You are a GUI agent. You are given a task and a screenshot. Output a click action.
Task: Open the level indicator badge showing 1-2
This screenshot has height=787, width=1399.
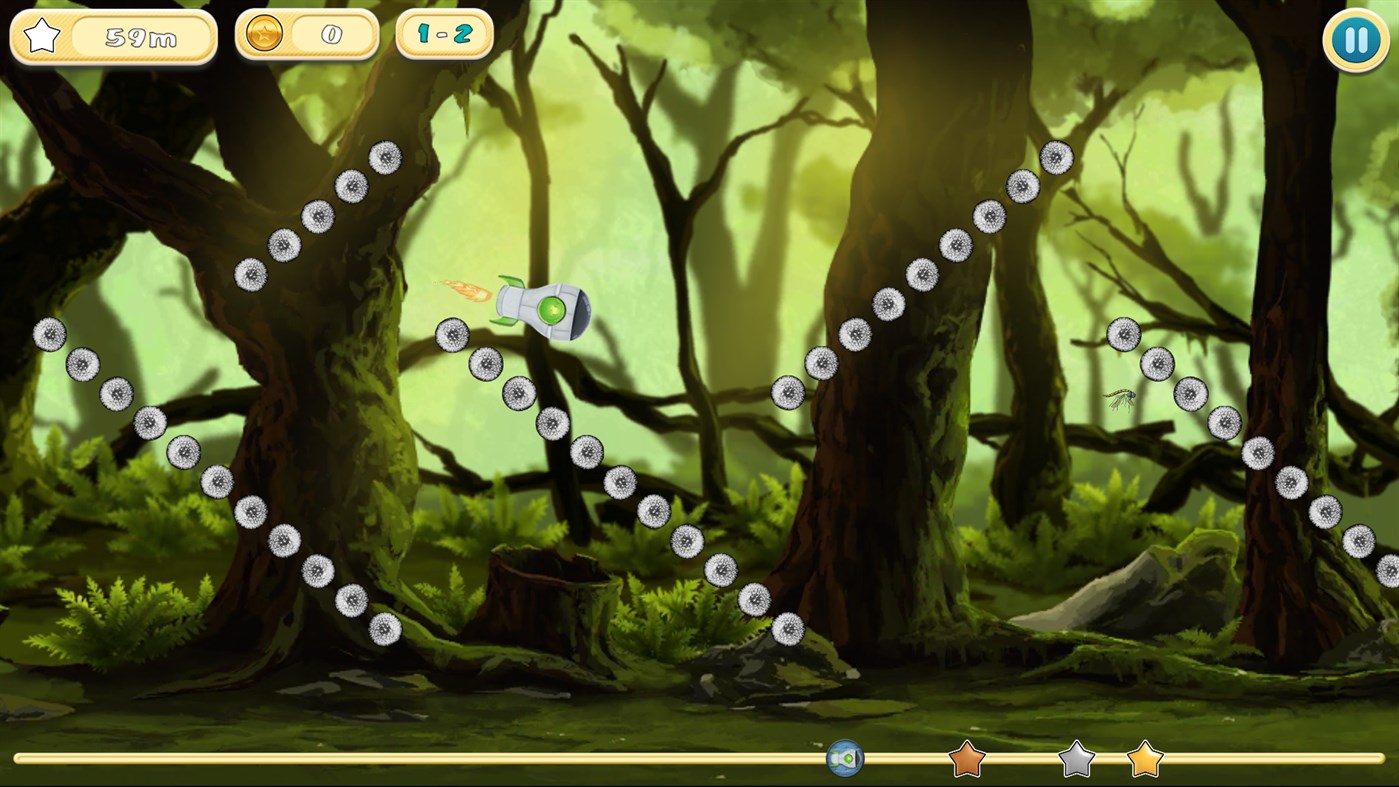pos(443,33)
